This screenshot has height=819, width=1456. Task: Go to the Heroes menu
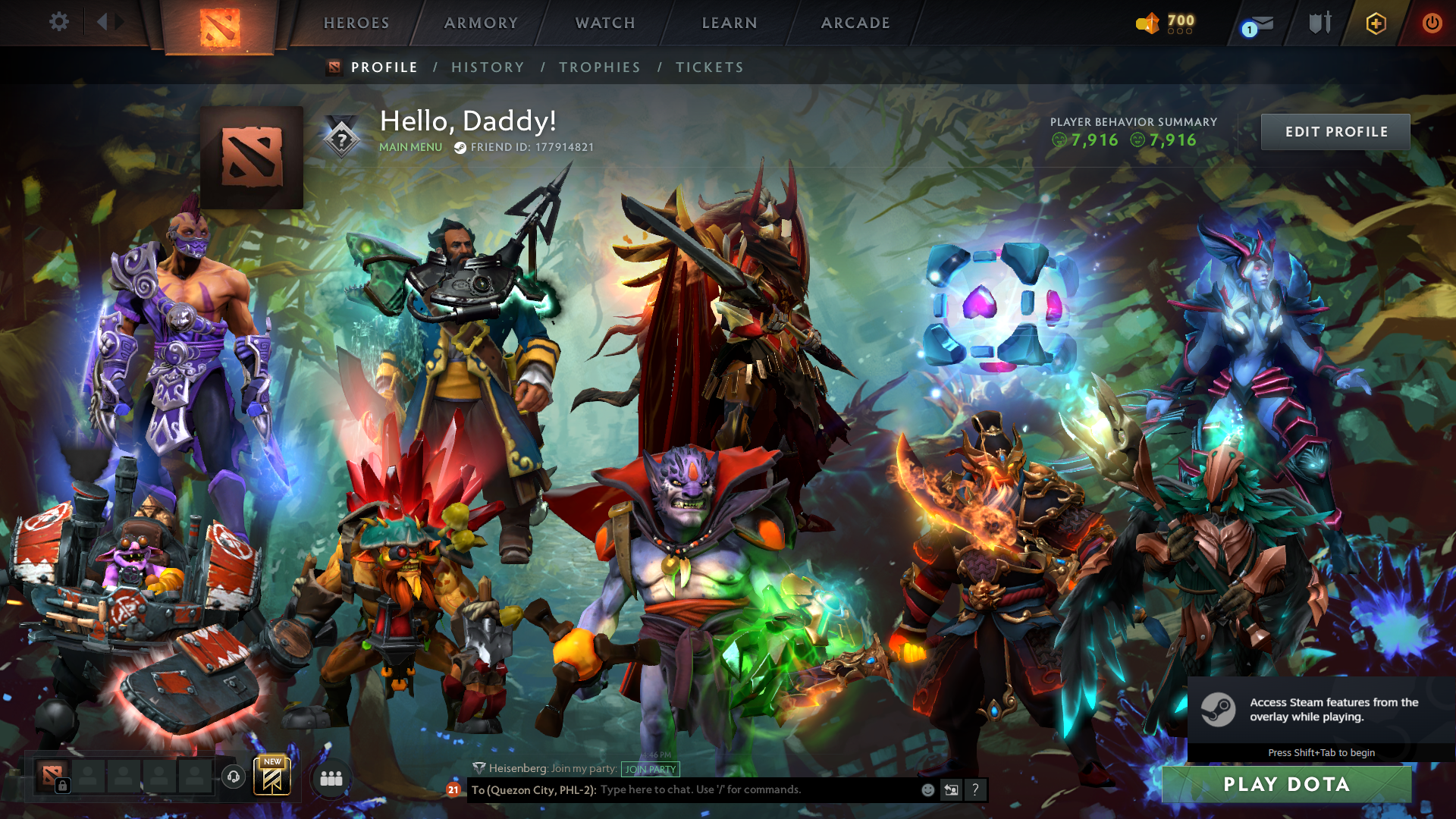356,23
